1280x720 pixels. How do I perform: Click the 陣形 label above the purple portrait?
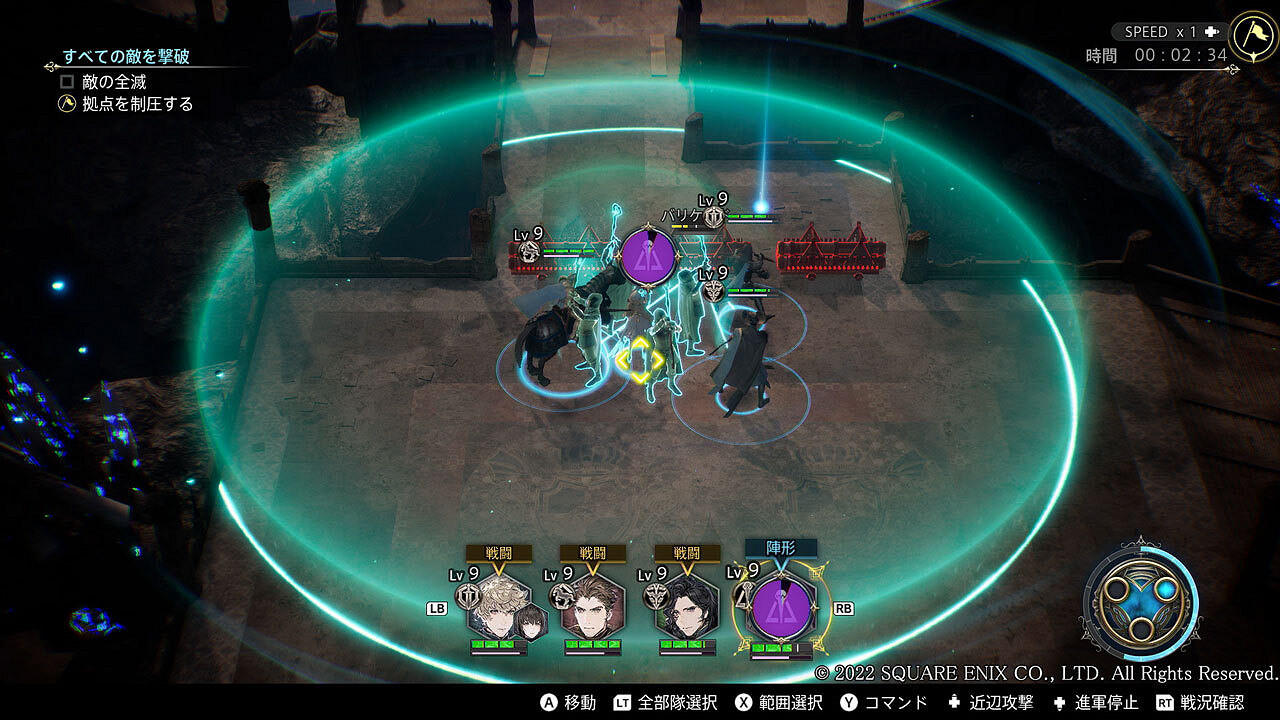781,547
